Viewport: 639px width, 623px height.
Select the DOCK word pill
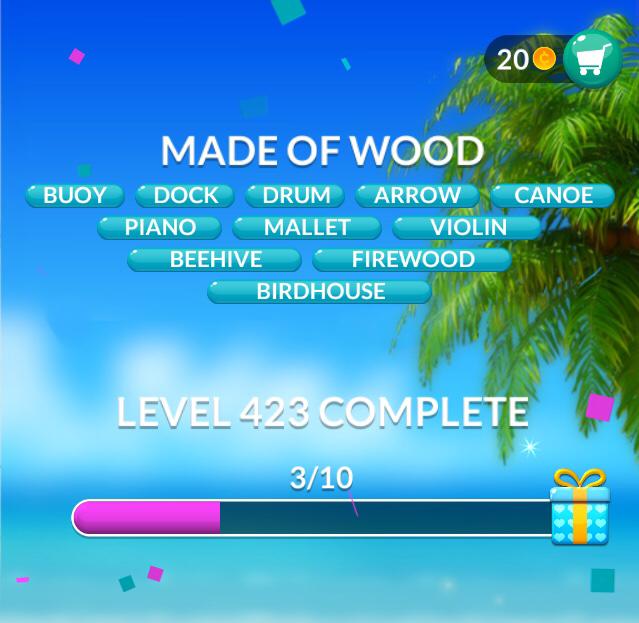click(x=185, y=195)
